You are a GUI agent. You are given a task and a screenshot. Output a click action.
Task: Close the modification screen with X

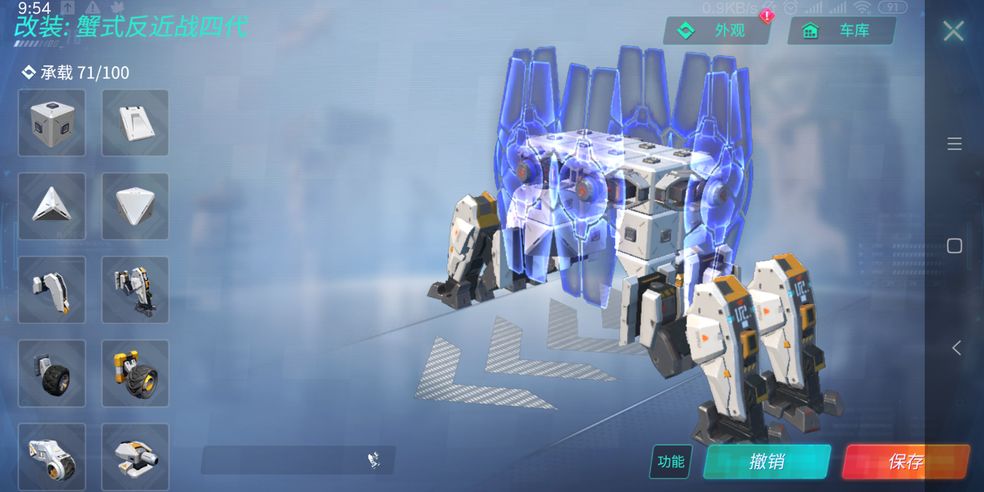coord(953,31)
